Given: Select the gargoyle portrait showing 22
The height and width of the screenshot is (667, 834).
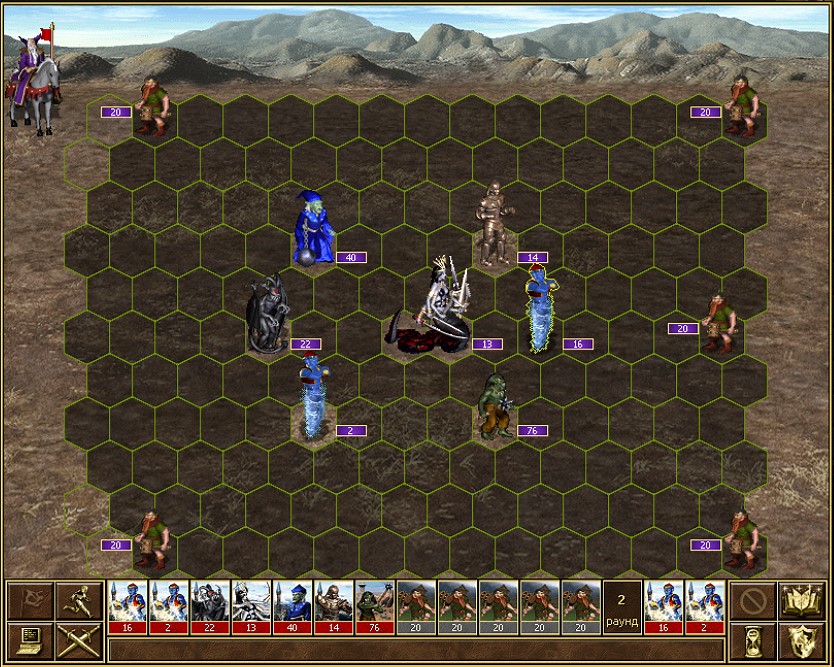Looking at the screenshot, I should [x=210, y=607].
